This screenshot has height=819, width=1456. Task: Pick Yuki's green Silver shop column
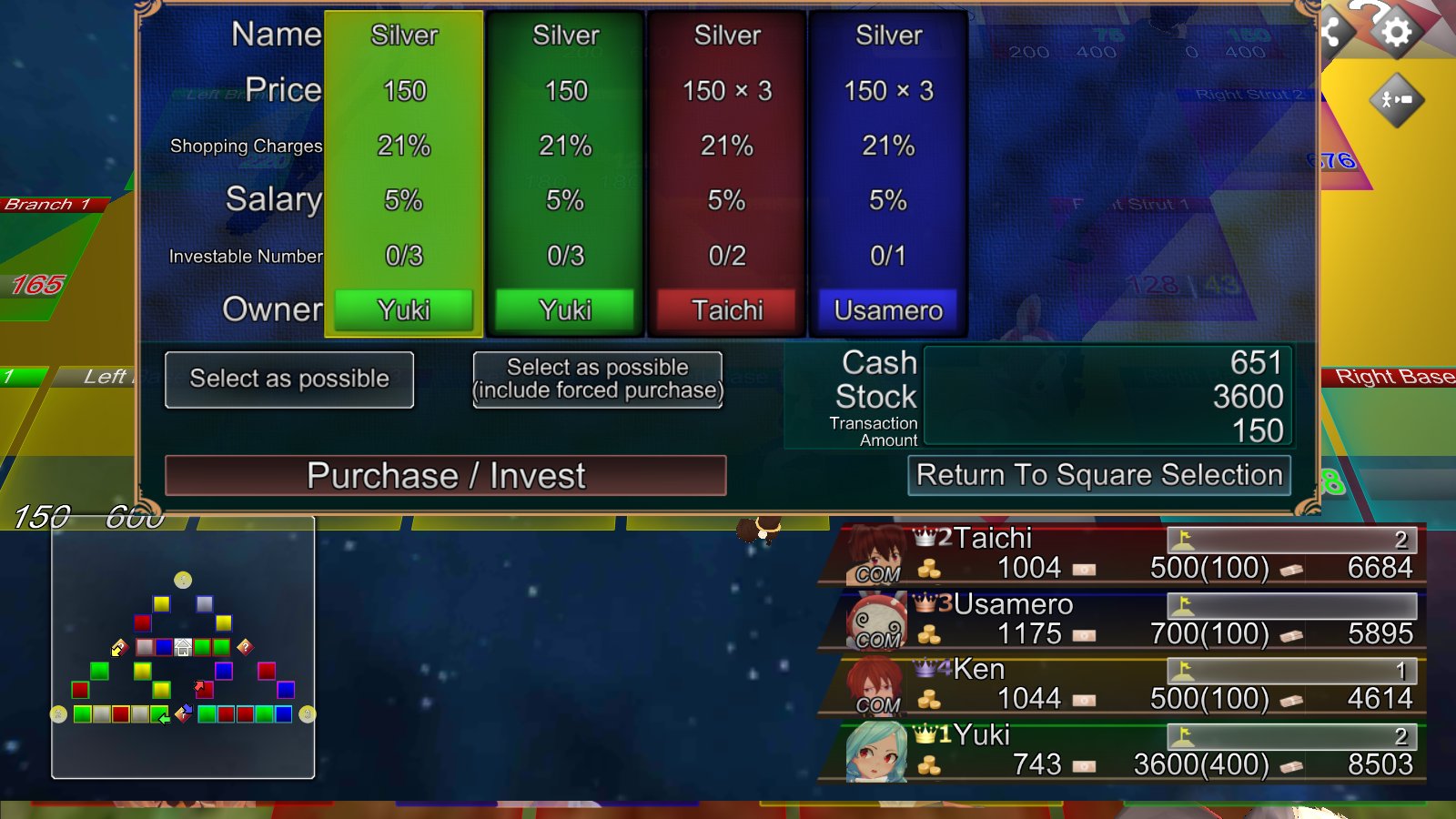point(565,173)
